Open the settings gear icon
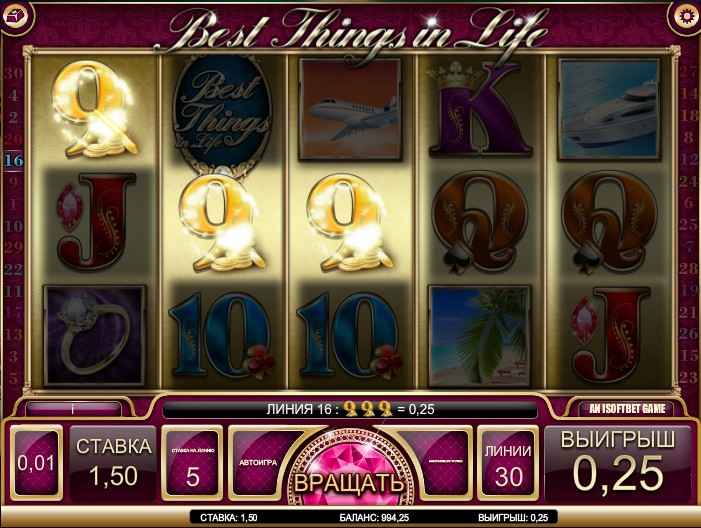The height and width of the screenshot is (528, 701). tap(686, 14)
